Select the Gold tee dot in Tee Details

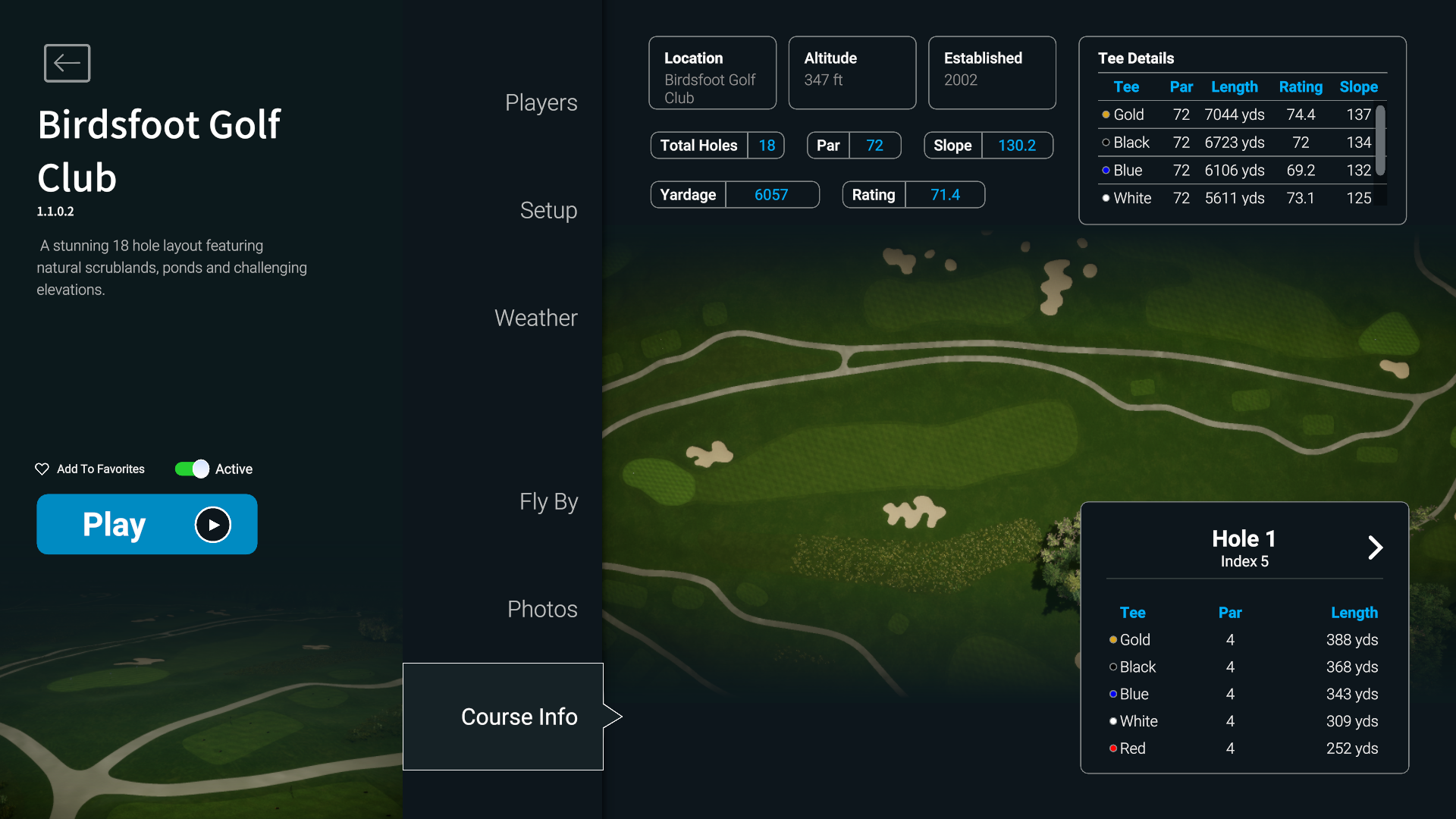click(x=1106, y=115)
